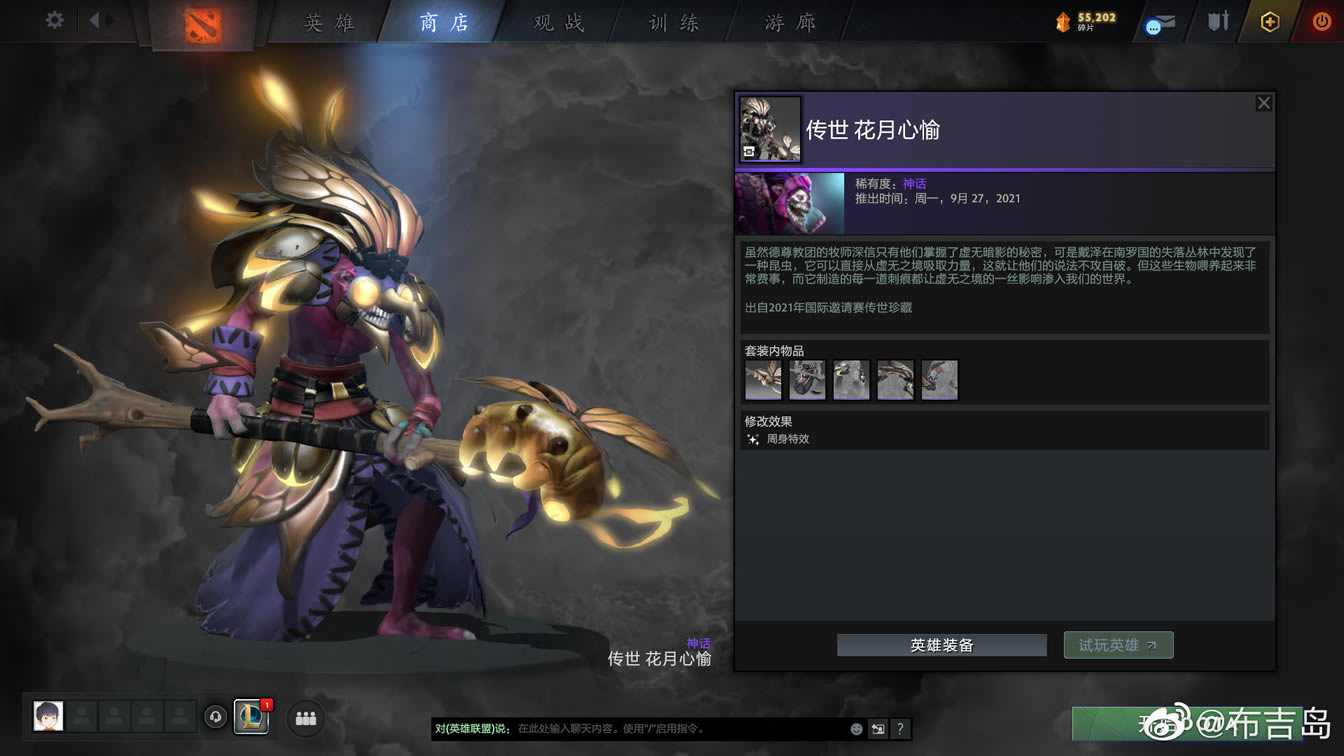This screenshot has height=756, width=1344.
Task: Click the three-person party icon
Action: [305, 718]
